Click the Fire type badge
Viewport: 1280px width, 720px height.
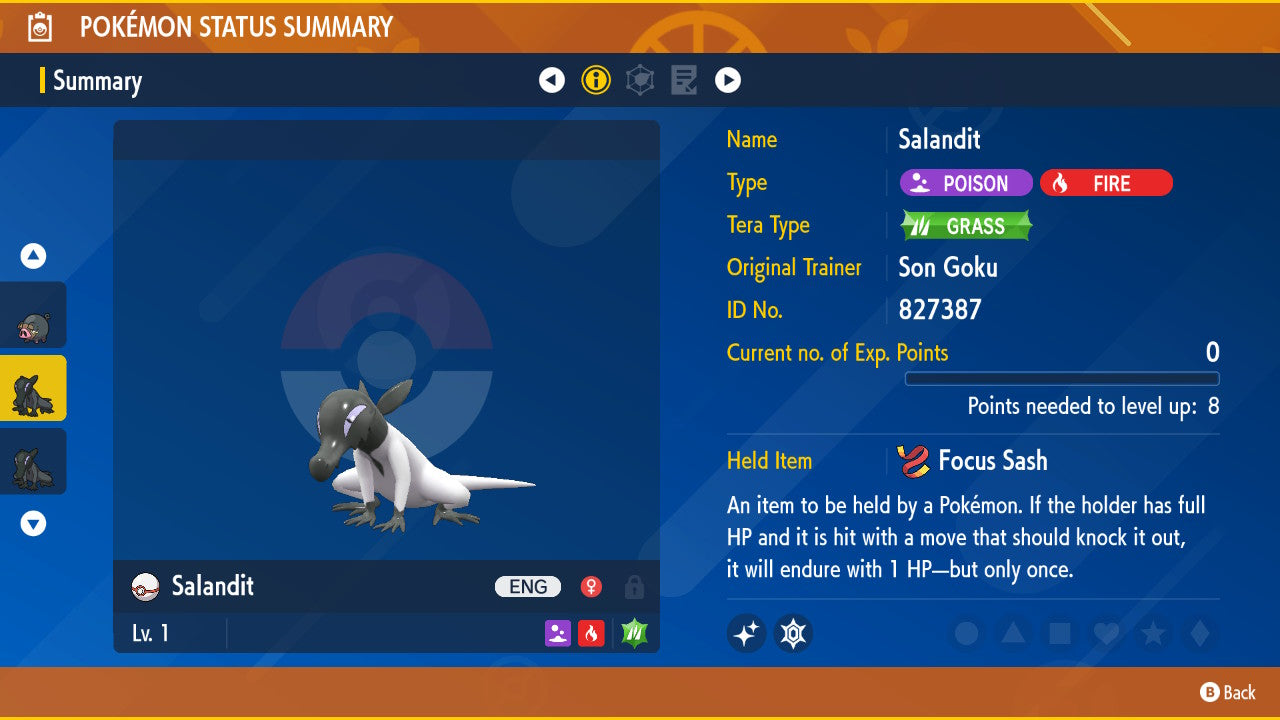(x=1106, y=183)
